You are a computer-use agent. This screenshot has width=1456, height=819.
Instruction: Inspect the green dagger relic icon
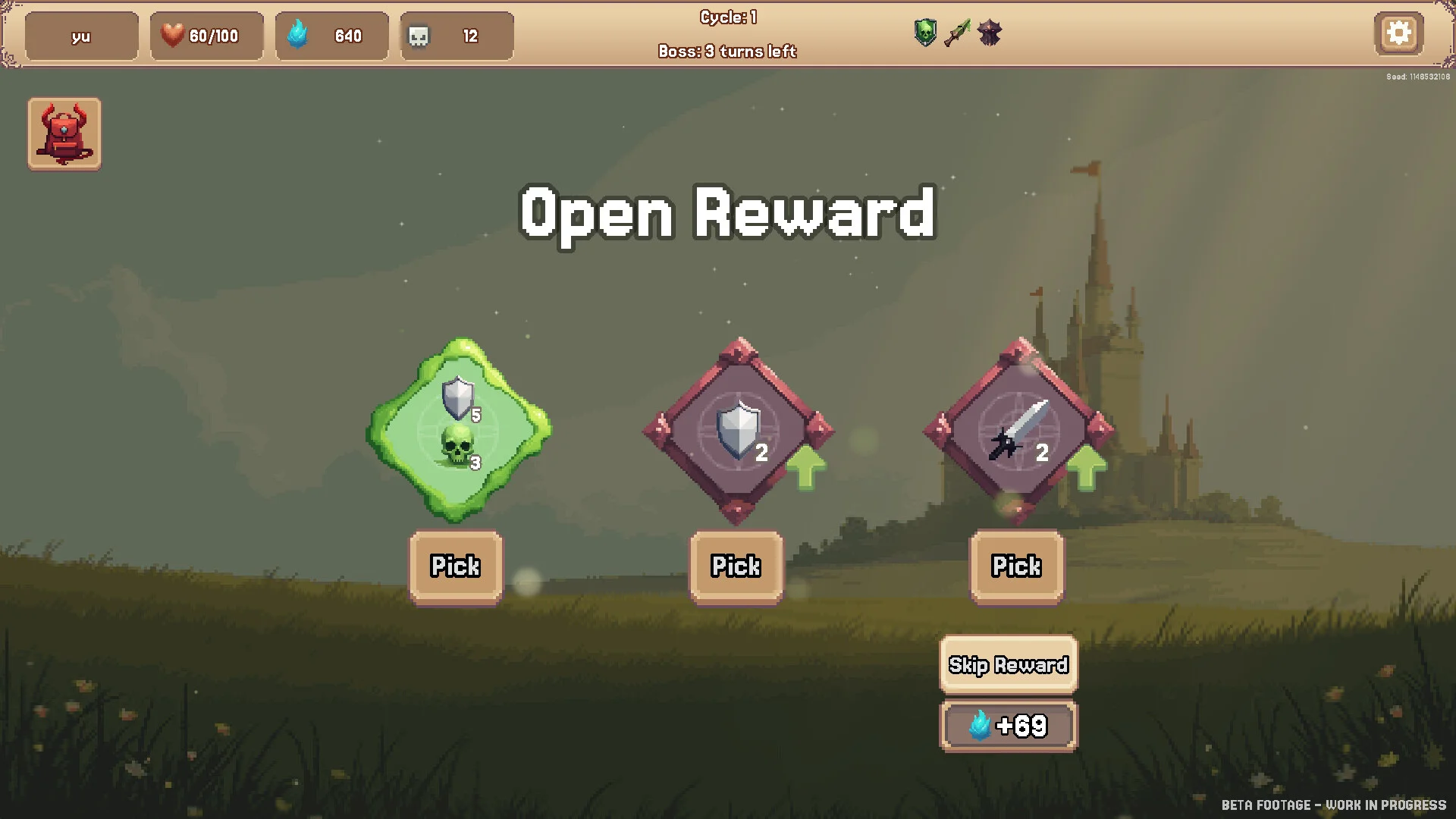[x=957, y=33]
